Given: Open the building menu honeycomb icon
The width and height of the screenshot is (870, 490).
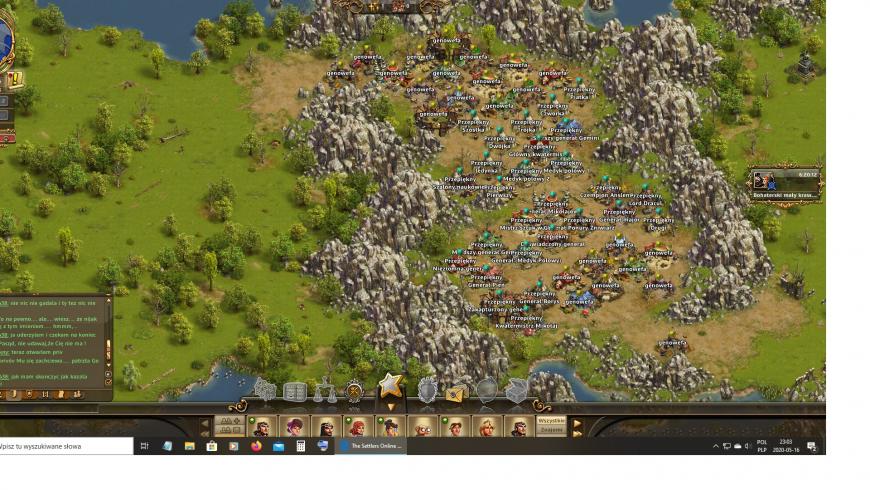Looking at the screenshot, I should [265, 390].
